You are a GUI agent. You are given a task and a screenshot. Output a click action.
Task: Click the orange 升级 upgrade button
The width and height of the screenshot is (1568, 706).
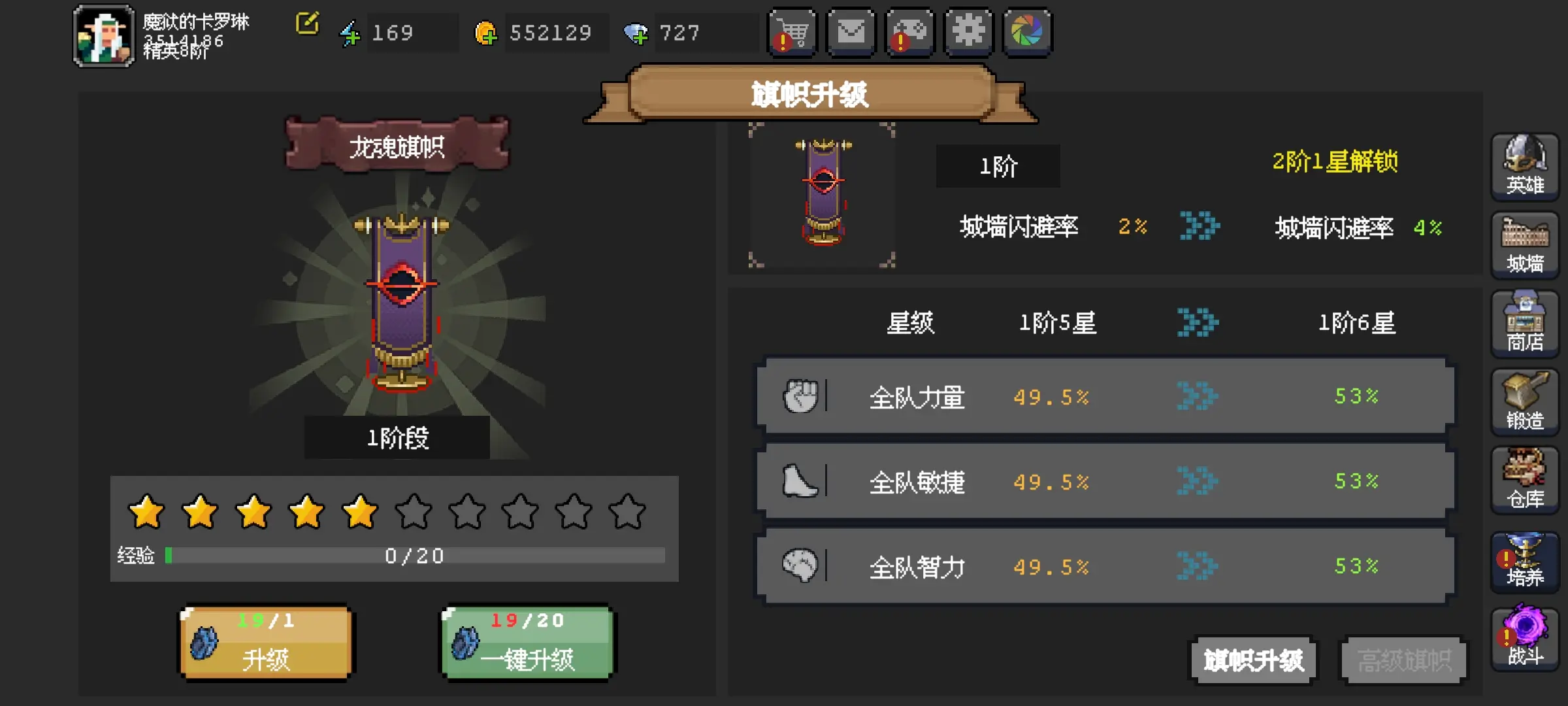click(x=266, y=643)
